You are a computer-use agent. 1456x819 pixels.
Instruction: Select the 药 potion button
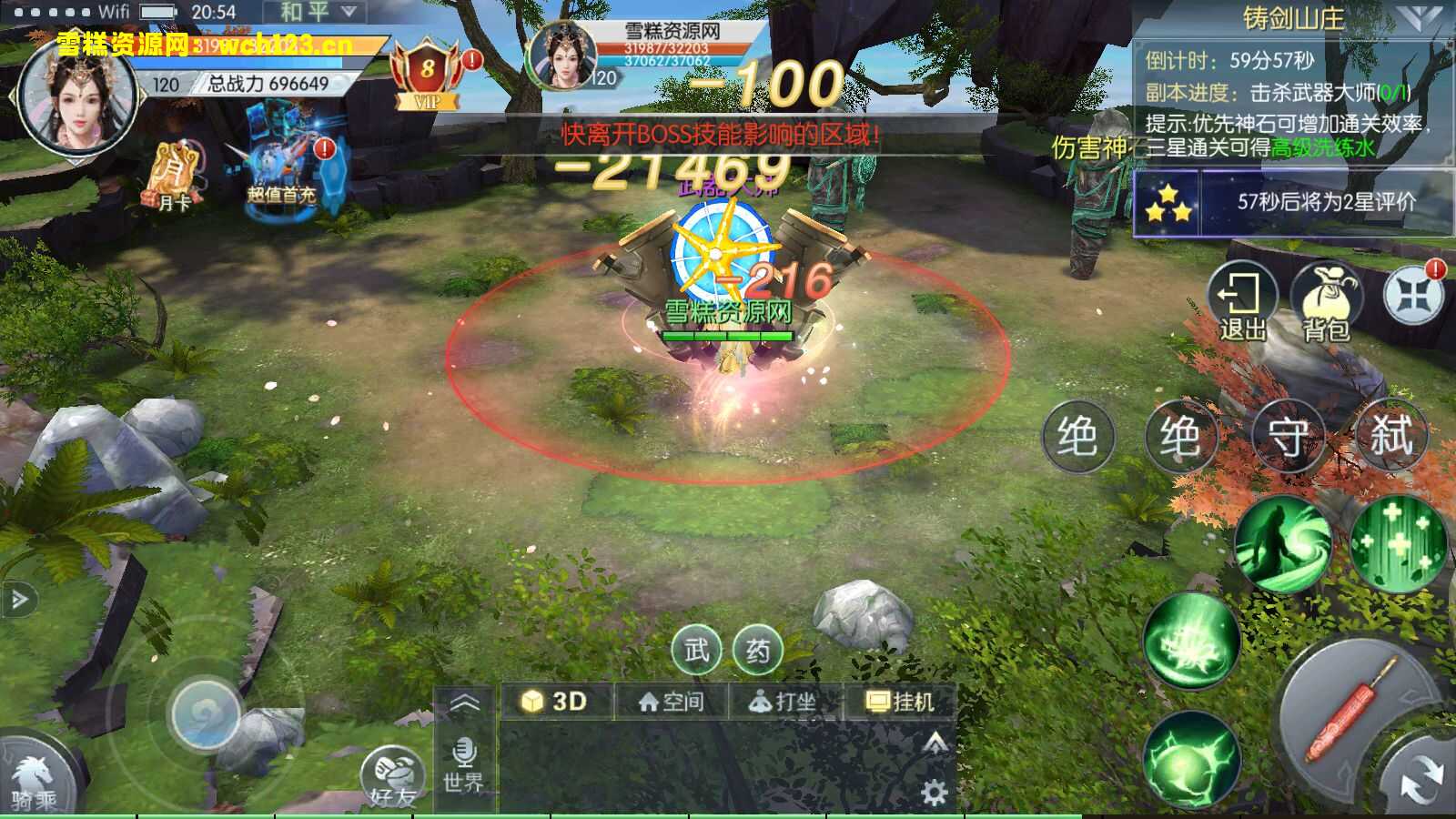pyautogui.click(x=757, y=650)
